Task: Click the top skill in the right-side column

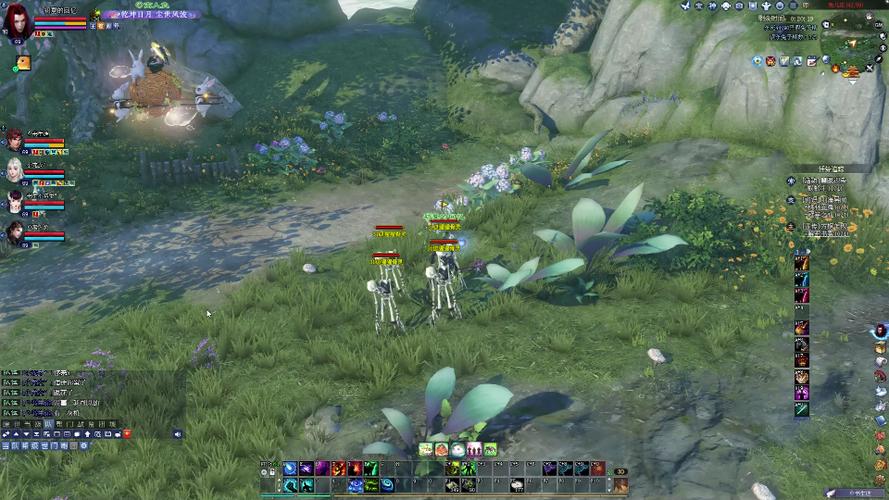Action: click(801, 261)
